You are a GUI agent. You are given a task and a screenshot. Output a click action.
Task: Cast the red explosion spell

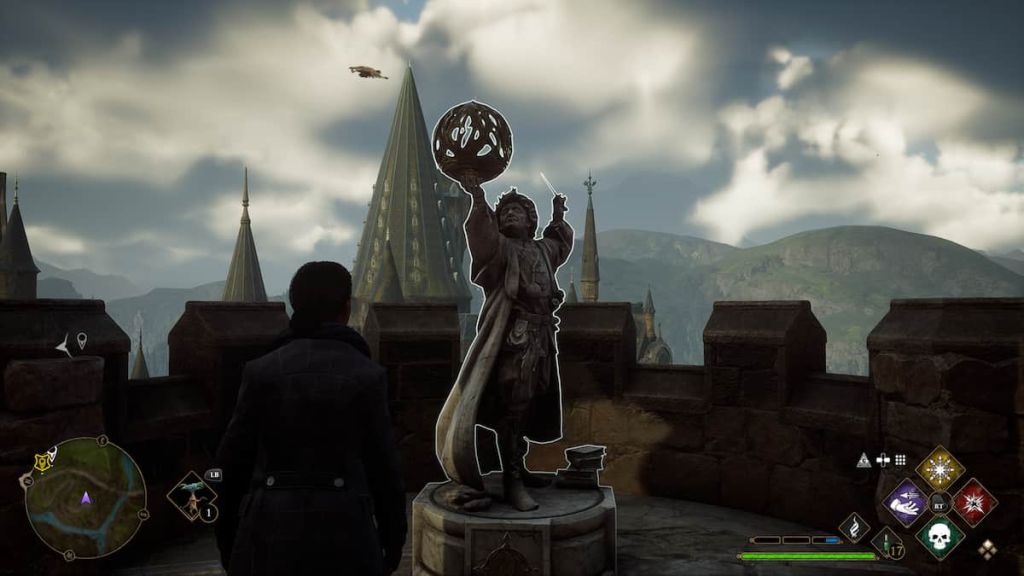(x=974, y=502)
